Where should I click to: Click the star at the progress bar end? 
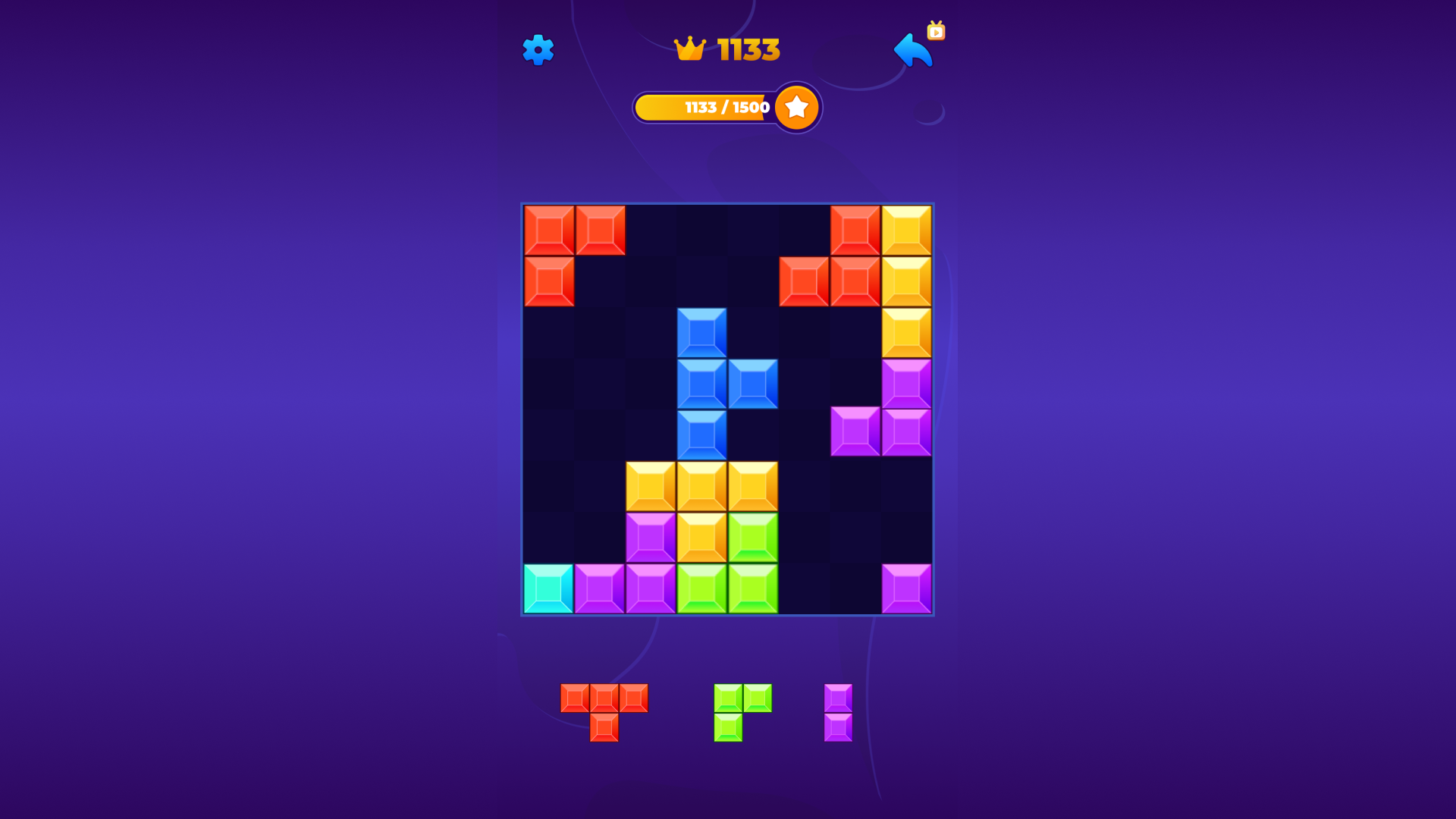pos(796,107)
